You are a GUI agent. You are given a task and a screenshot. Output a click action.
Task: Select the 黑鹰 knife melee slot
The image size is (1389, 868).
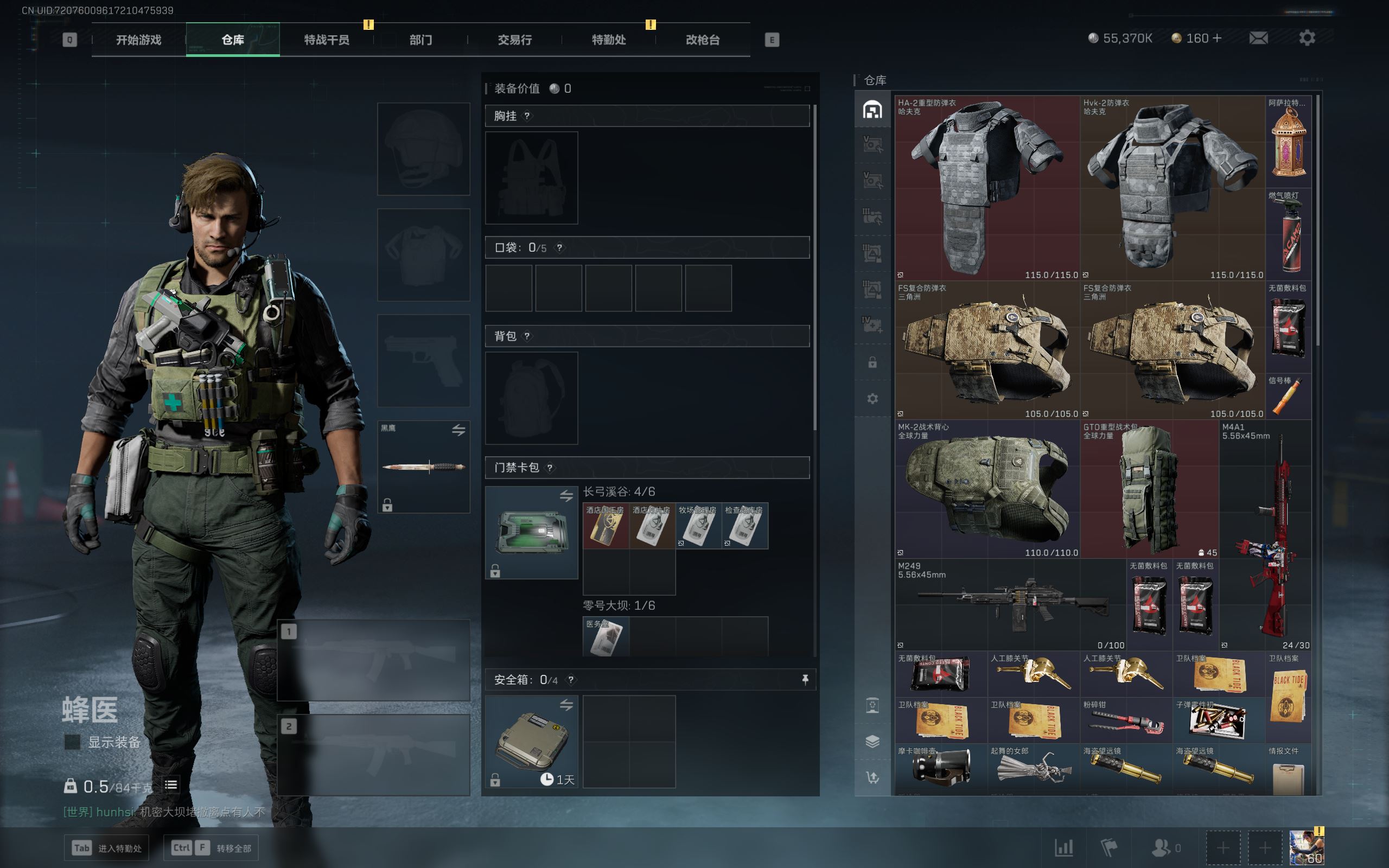click(x=424, y=467)
